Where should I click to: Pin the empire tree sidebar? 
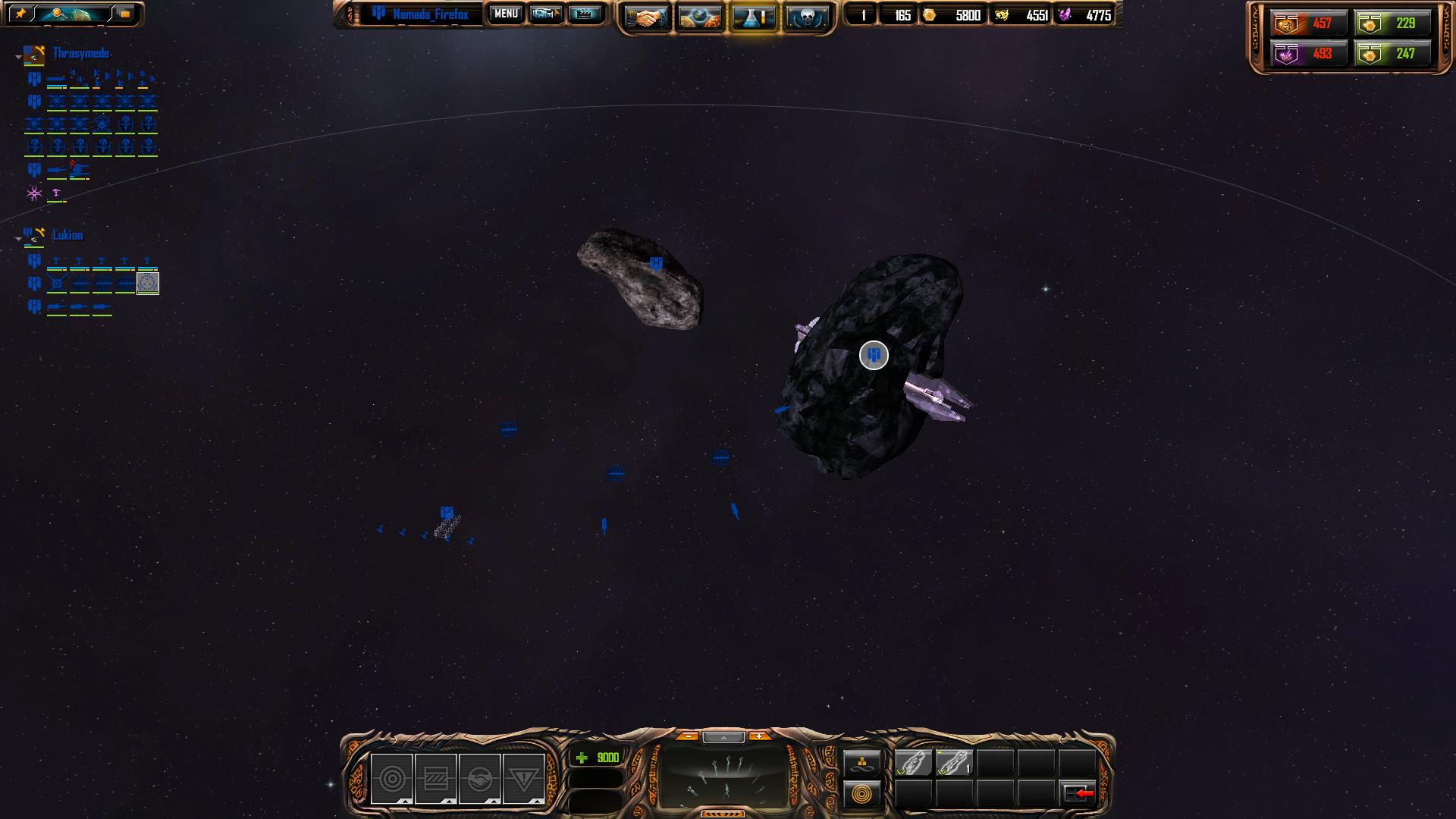point(20,14)
